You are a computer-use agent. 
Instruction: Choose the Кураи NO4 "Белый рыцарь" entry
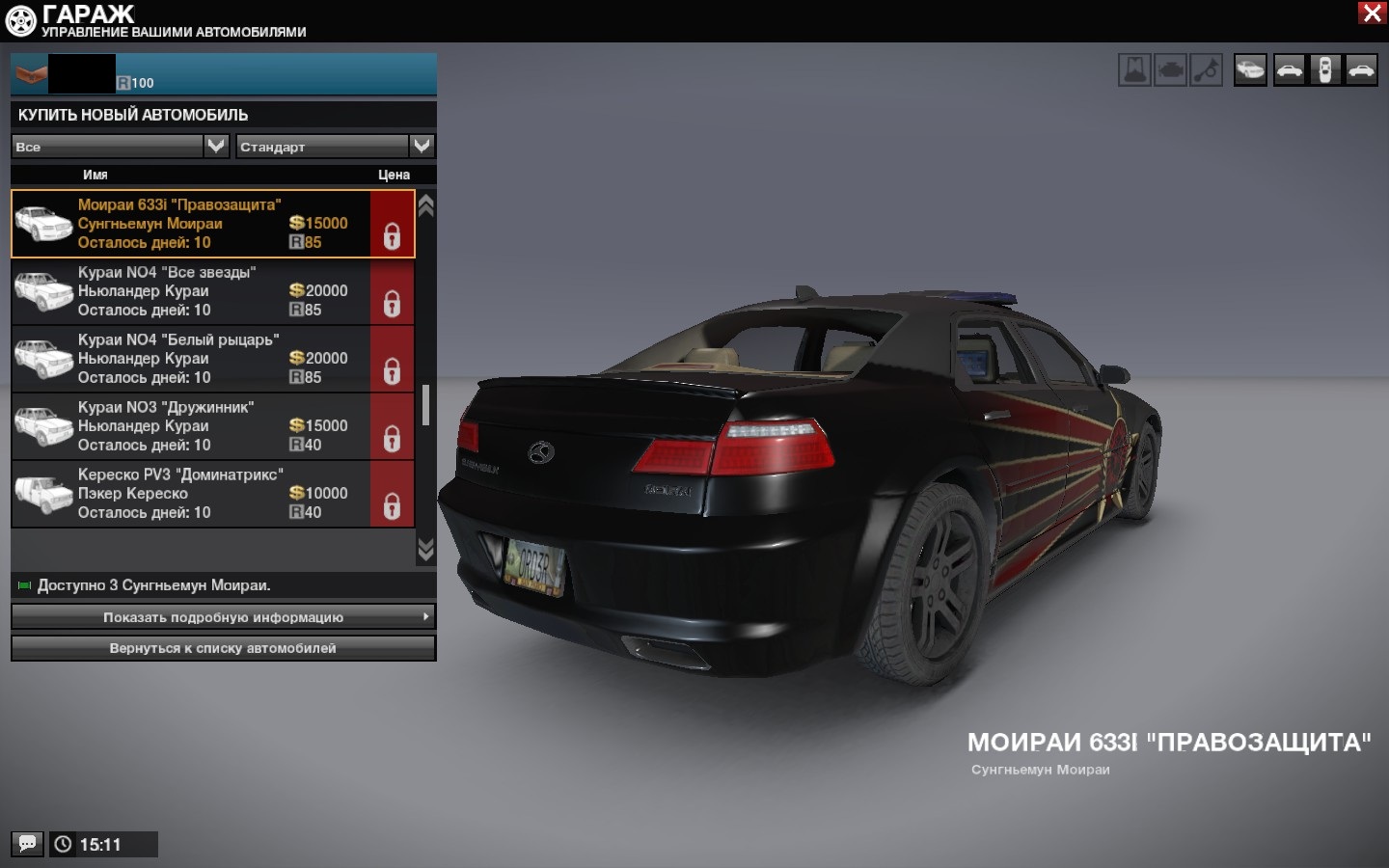(x=193, y=359)
